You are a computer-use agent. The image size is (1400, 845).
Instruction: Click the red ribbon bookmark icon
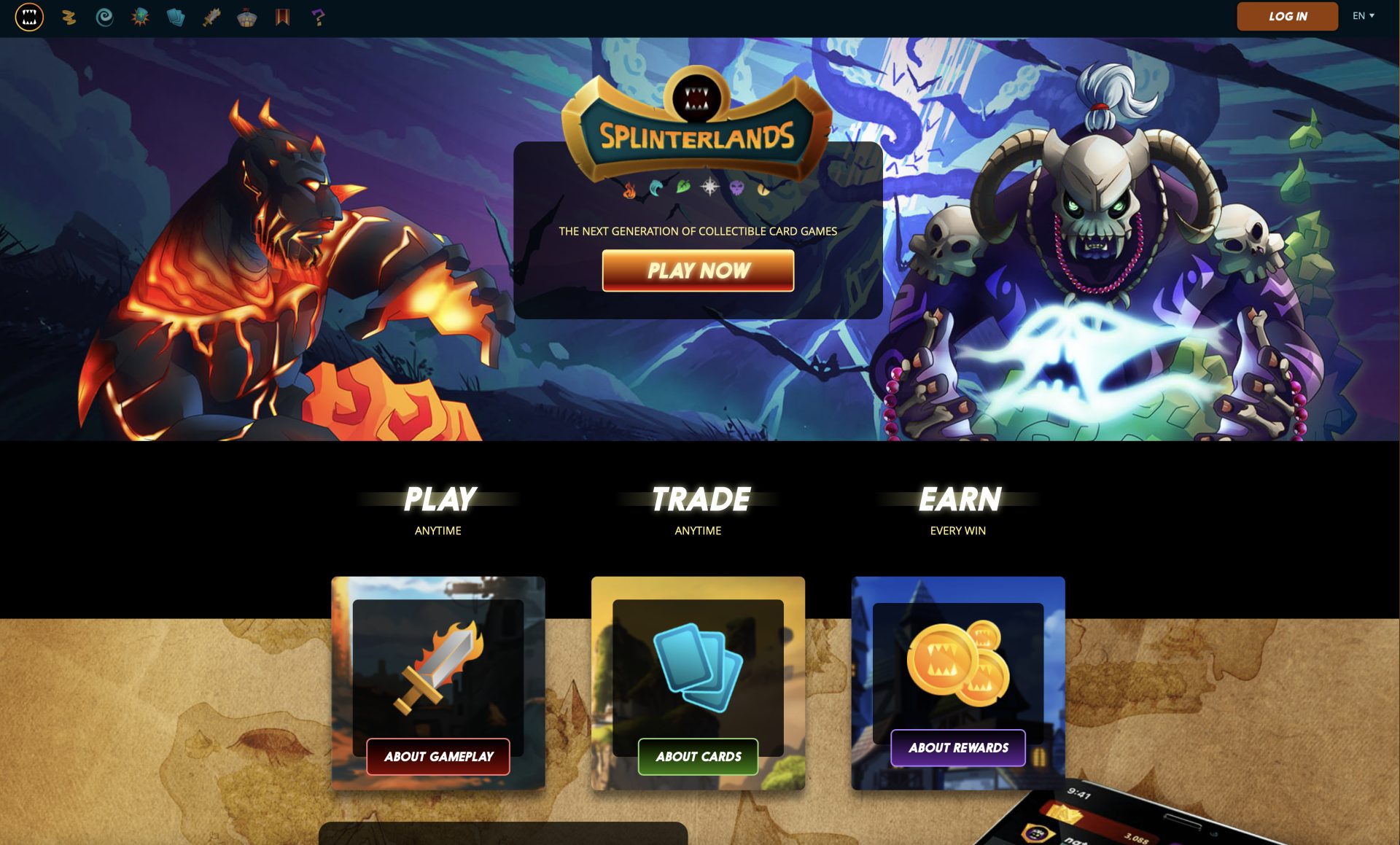(283, 17)
